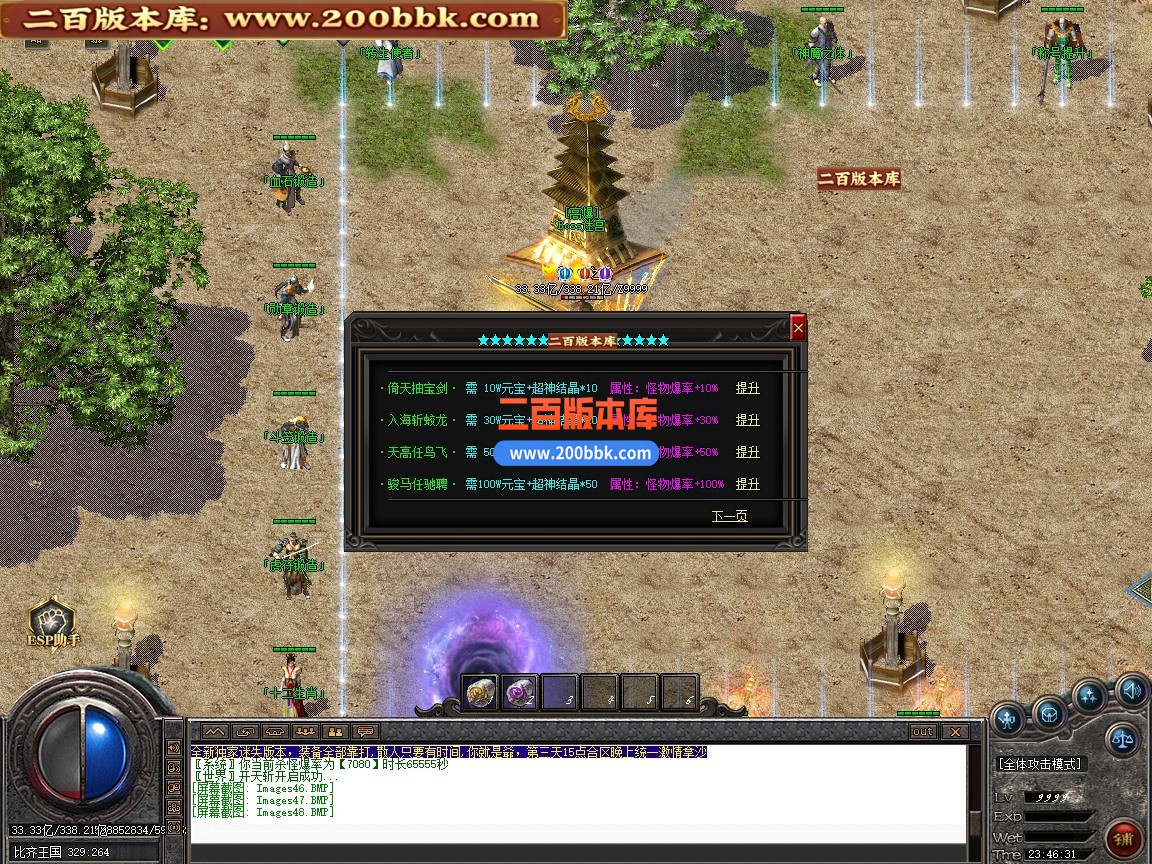This screenshot has width=1152, height=864.
Task: Open the balance scale icon
Action: (1121, 740)
